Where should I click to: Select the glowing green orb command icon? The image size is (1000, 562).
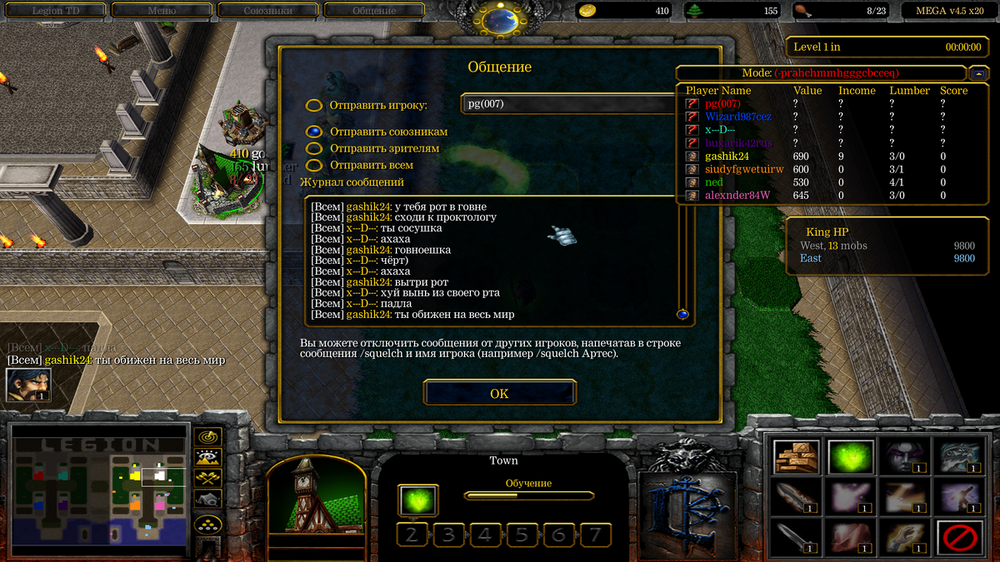click(x=850, y=457)
